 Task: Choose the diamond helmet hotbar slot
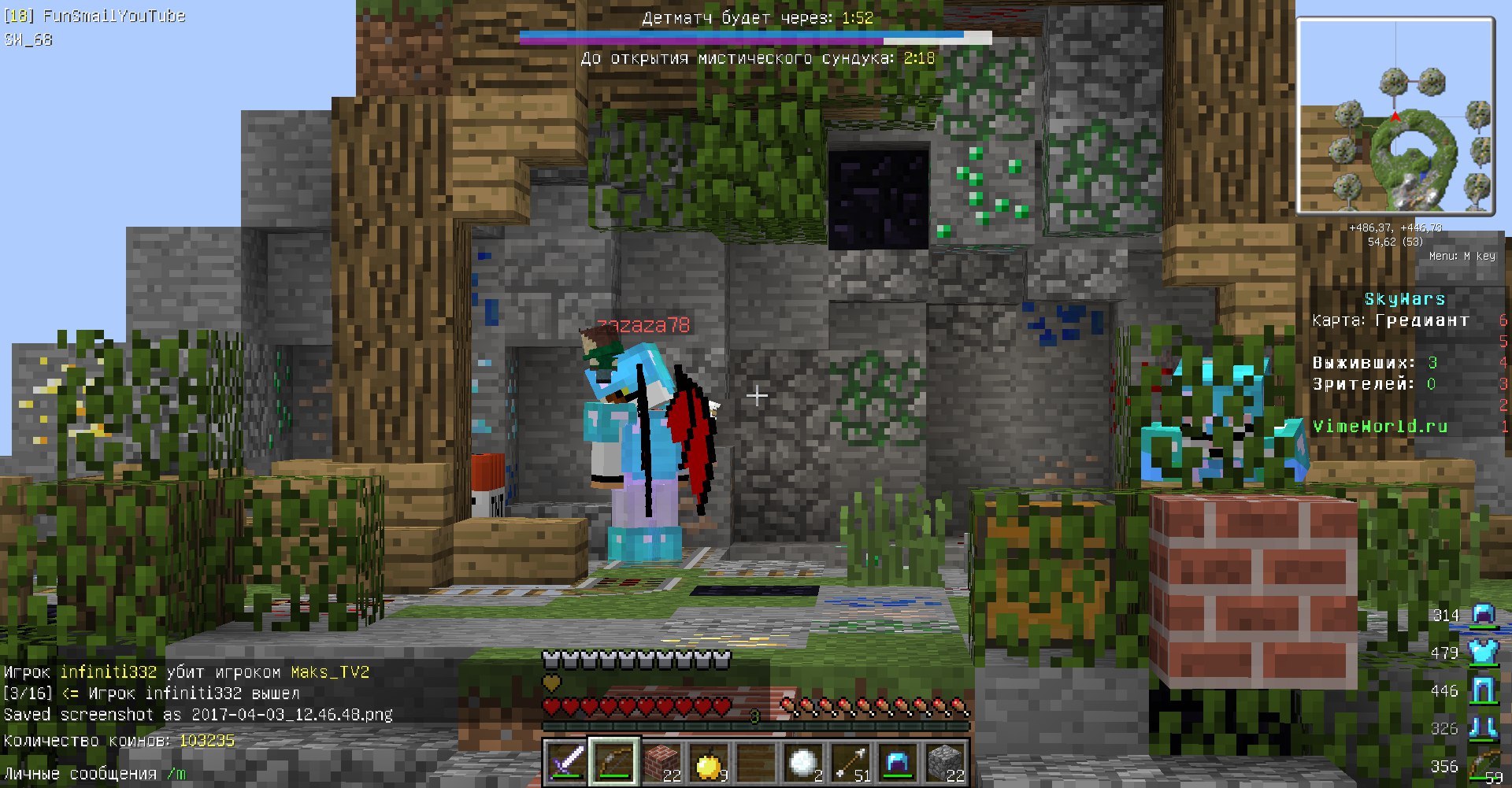pyautogui.click(x=898, y=762)
